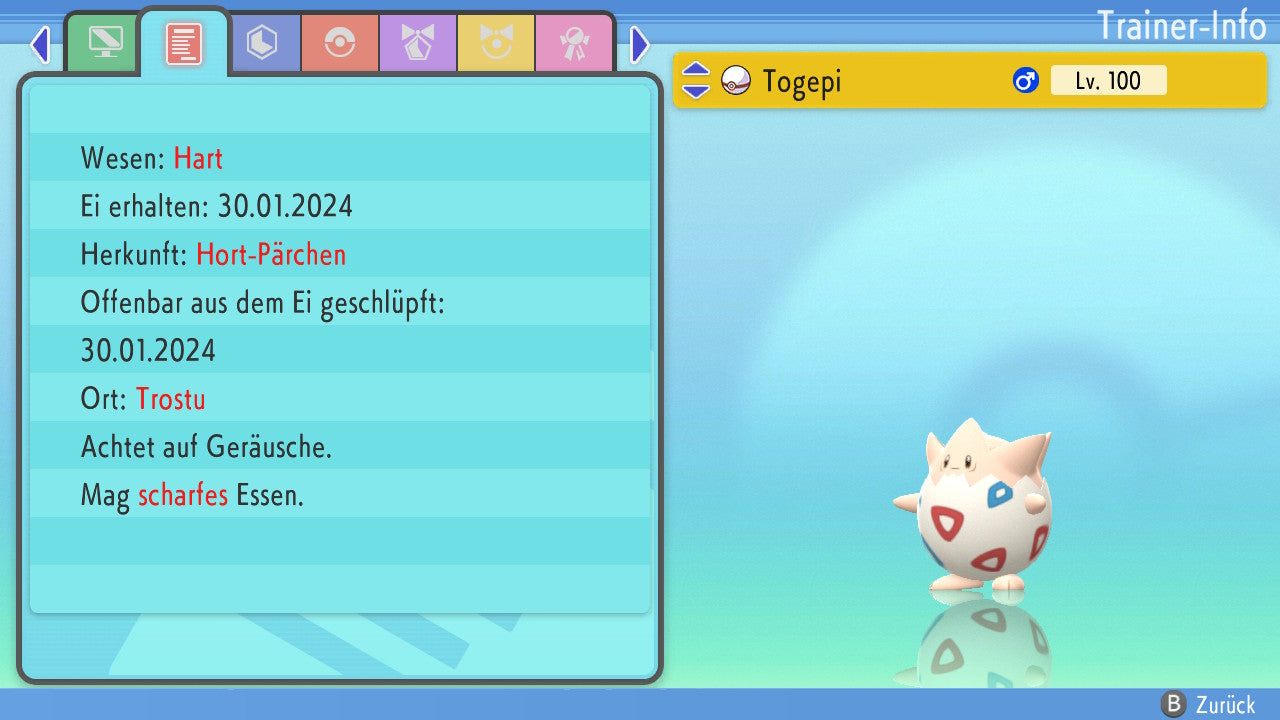Screen dimensions: 1280x720
Task: Open the yellow tab
Action: pos(496,43)
